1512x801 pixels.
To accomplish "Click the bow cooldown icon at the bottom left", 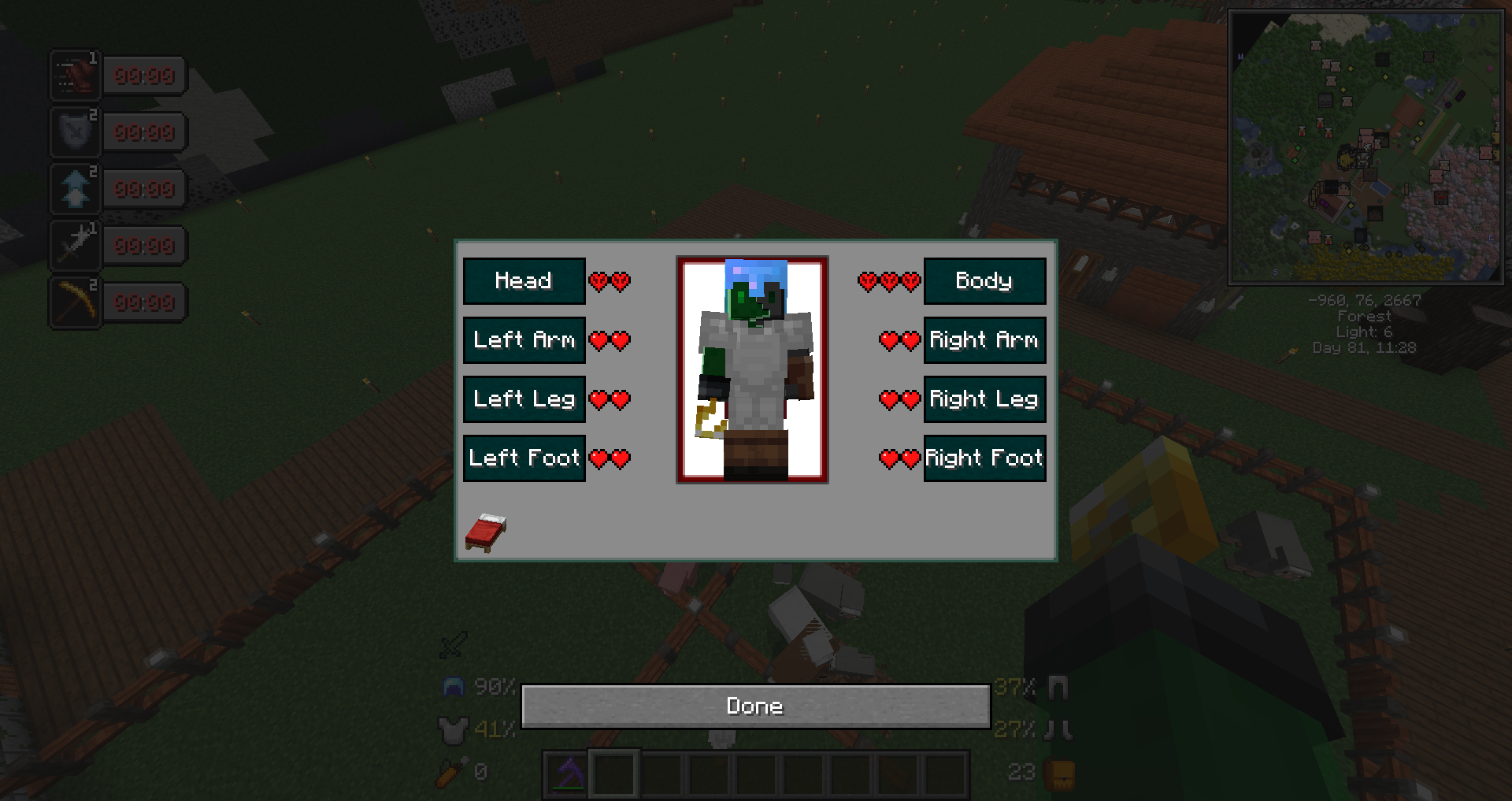I will [75, 302].
